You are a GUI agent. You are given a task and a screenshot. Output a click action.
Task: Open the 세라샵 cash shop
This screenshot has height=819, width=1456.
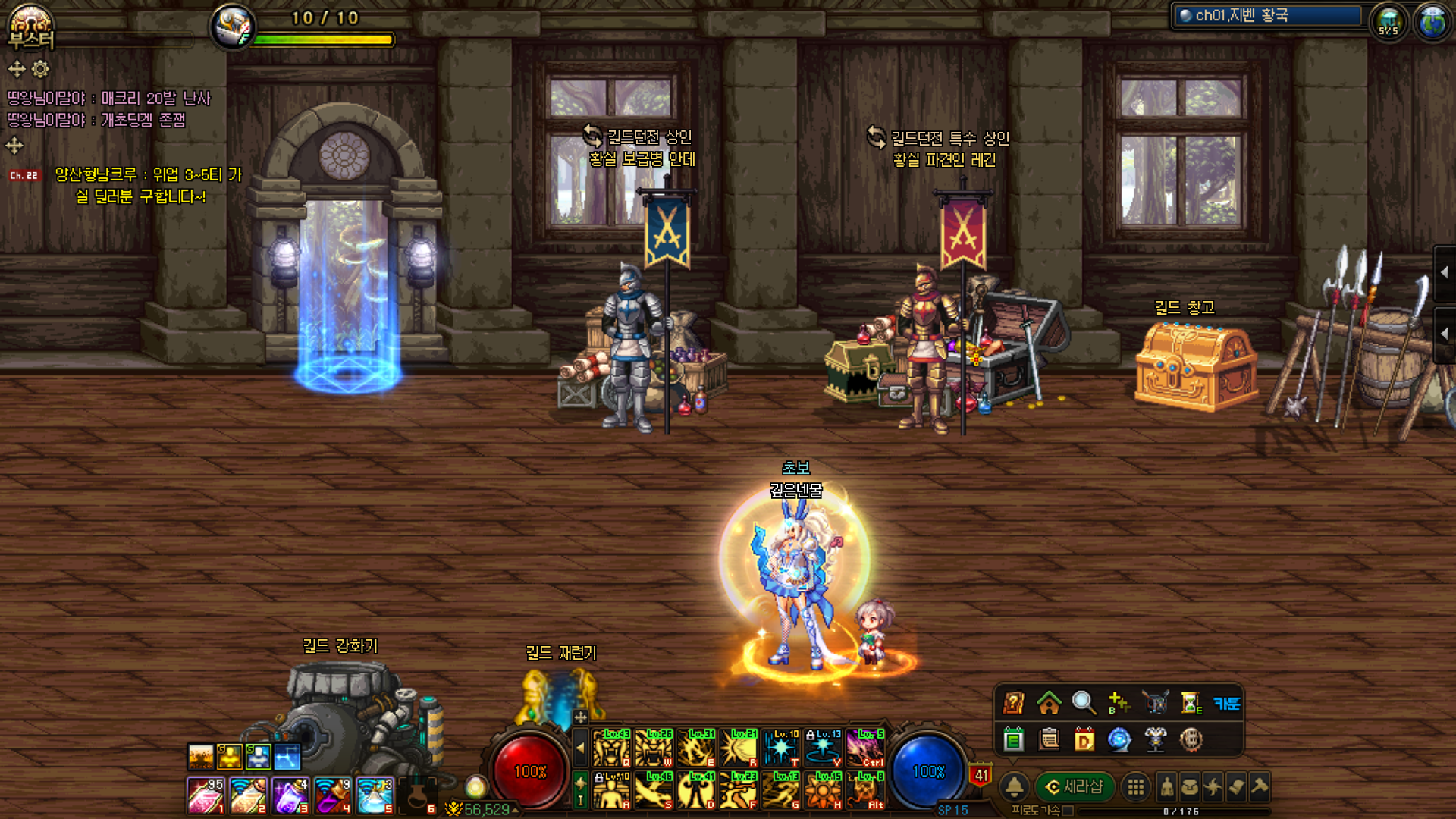[1075, 787]
